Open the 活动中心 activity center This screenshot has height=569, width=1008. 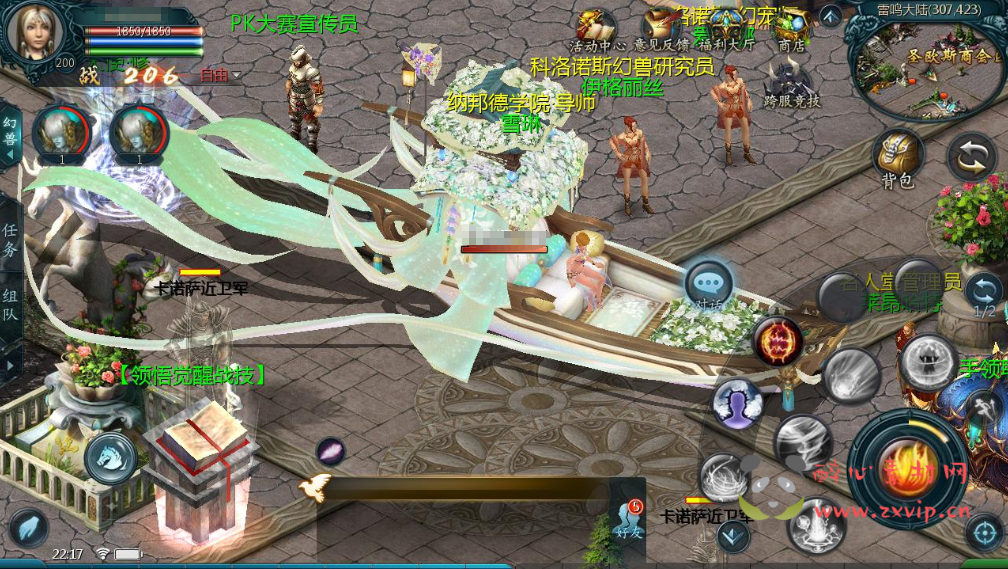coord(597,27)
